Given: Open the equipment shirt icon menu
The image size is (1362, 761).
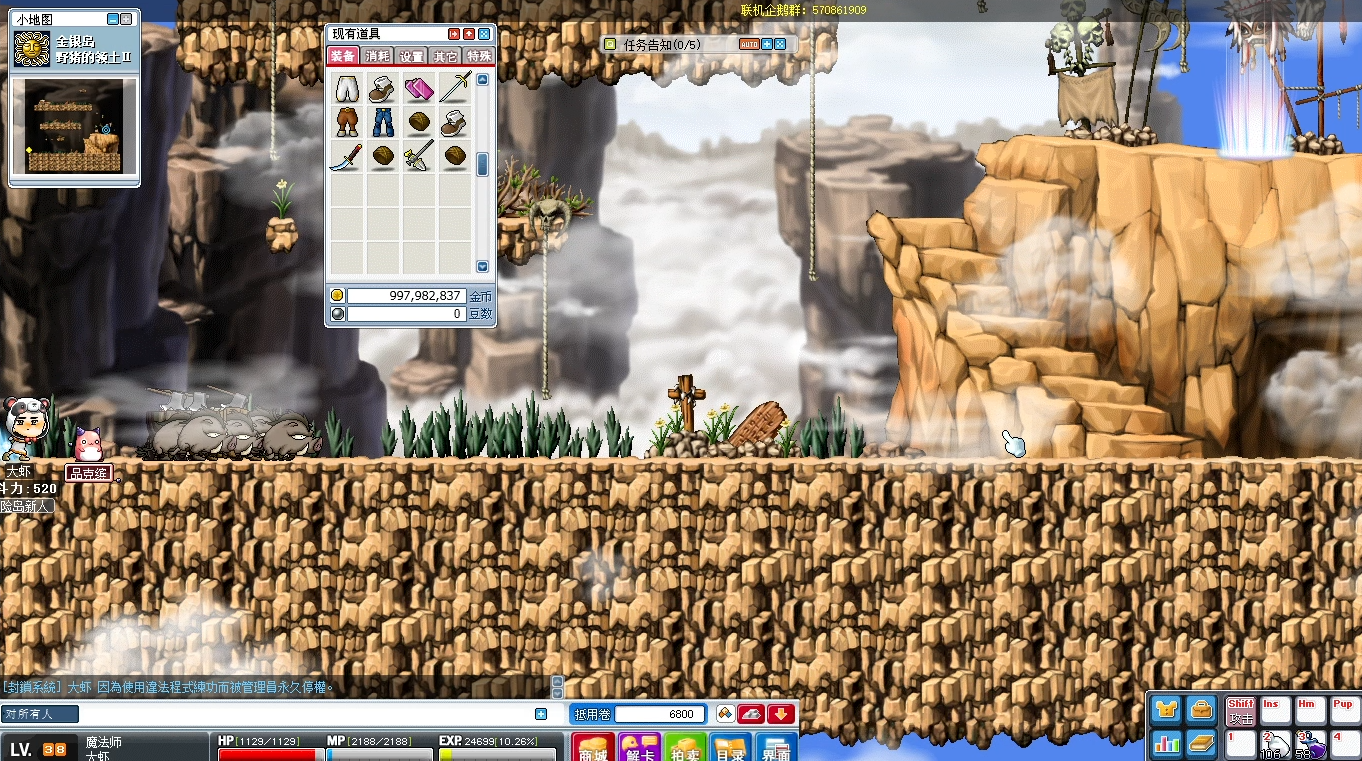Looking at the screenshot, I should 1166,711.
